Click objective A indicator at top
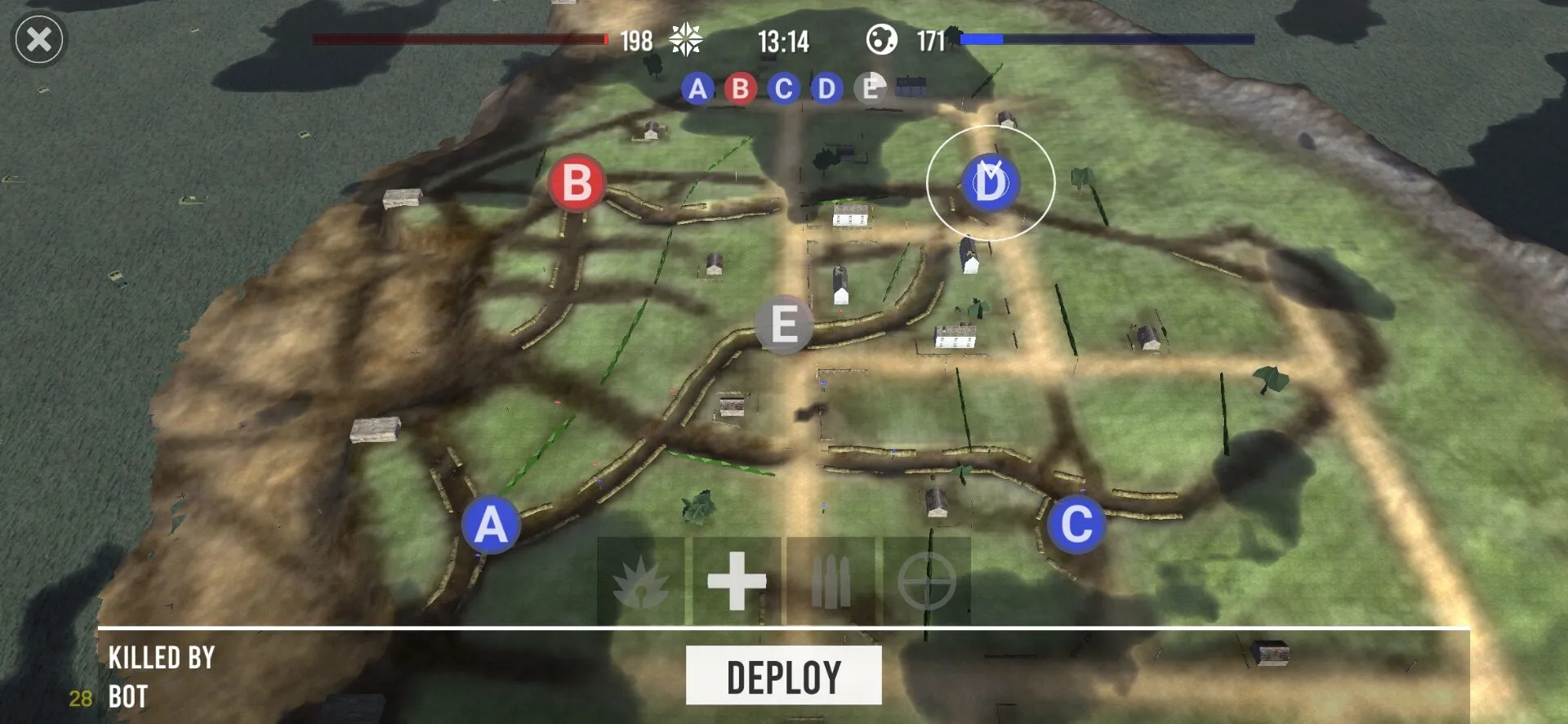Screen dimensions: 1568x724 point(697,90)
